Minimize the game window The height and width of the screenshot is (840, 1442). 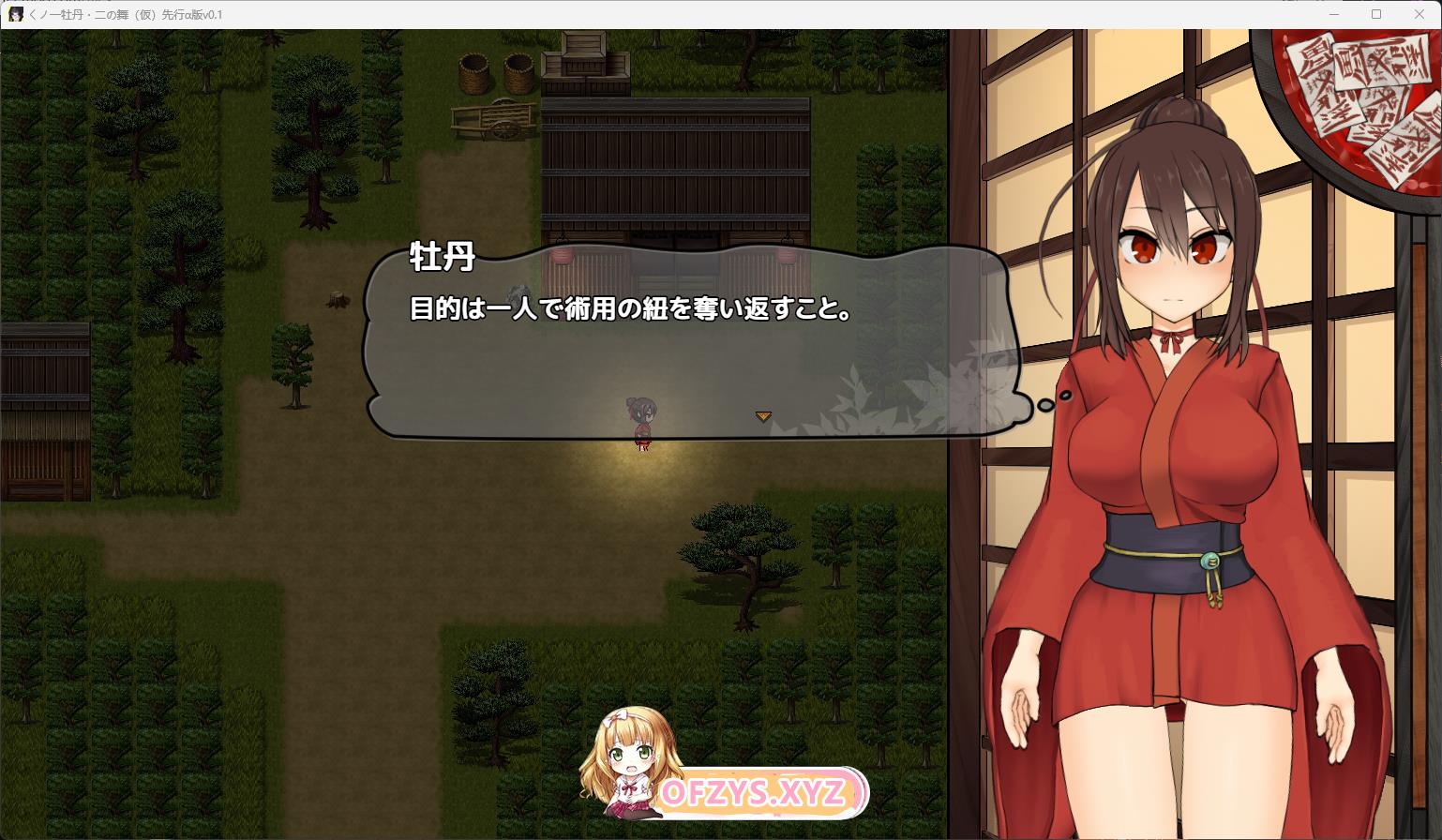coord(1334,14)
